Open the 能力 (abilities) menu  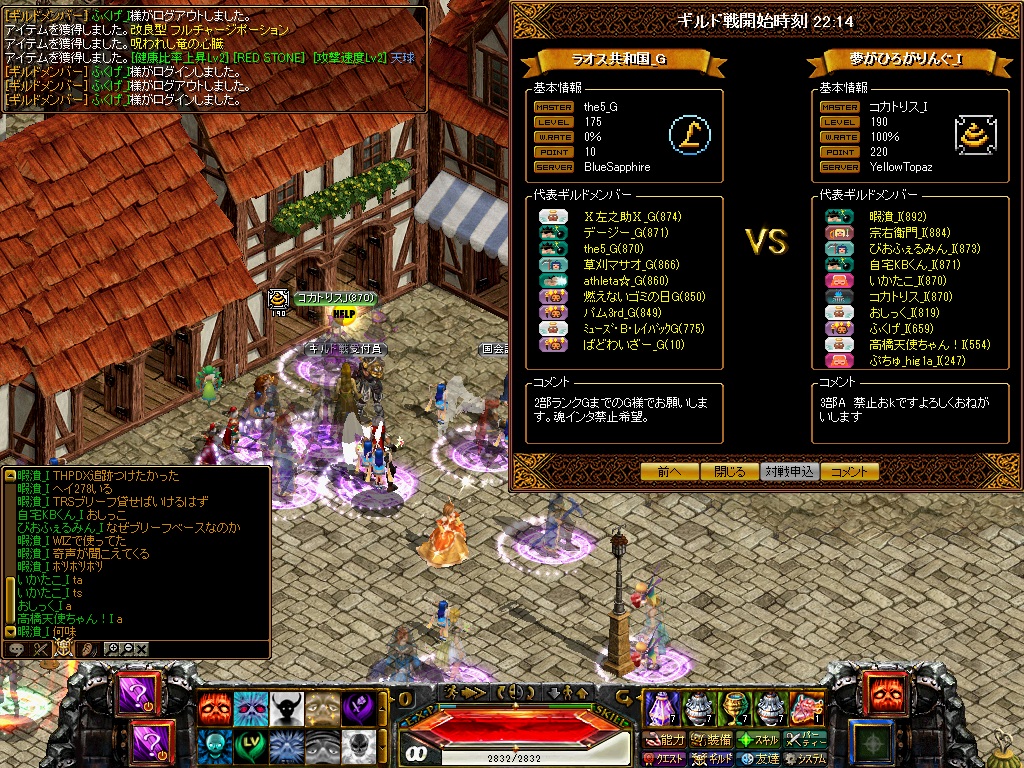click(664, 740)
